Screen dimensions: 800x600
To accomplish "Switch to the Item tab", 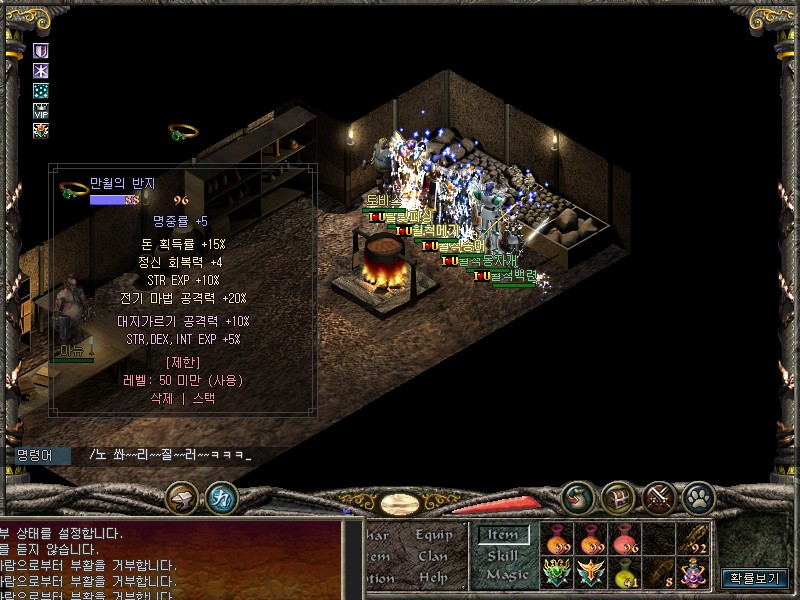I will 503,535.
